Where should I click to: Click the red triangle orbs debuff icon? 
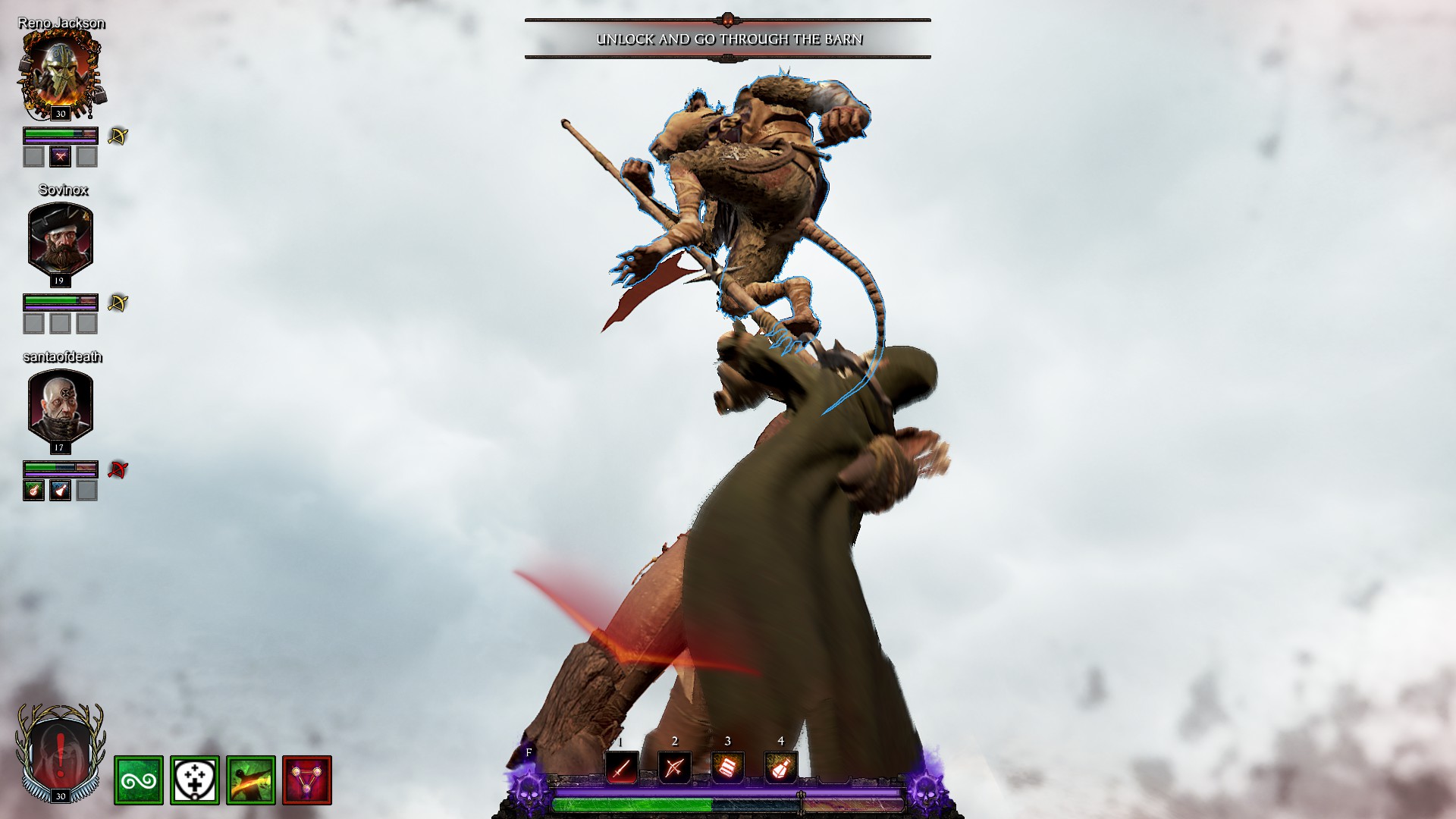click(307, 780)
